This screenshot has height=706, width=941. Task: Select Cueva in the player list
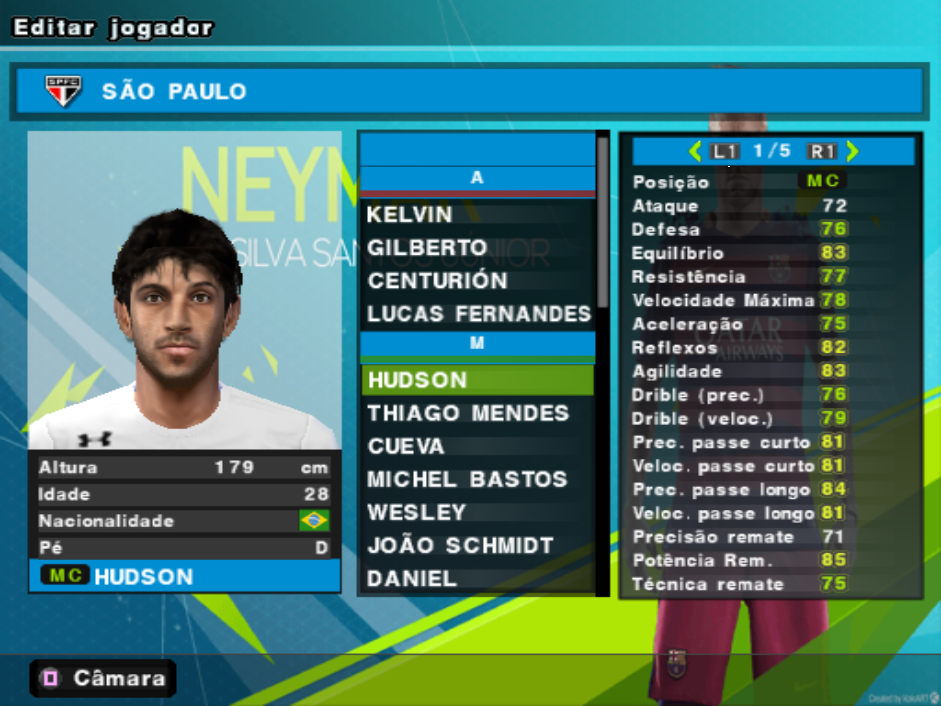tap(406, 446)
